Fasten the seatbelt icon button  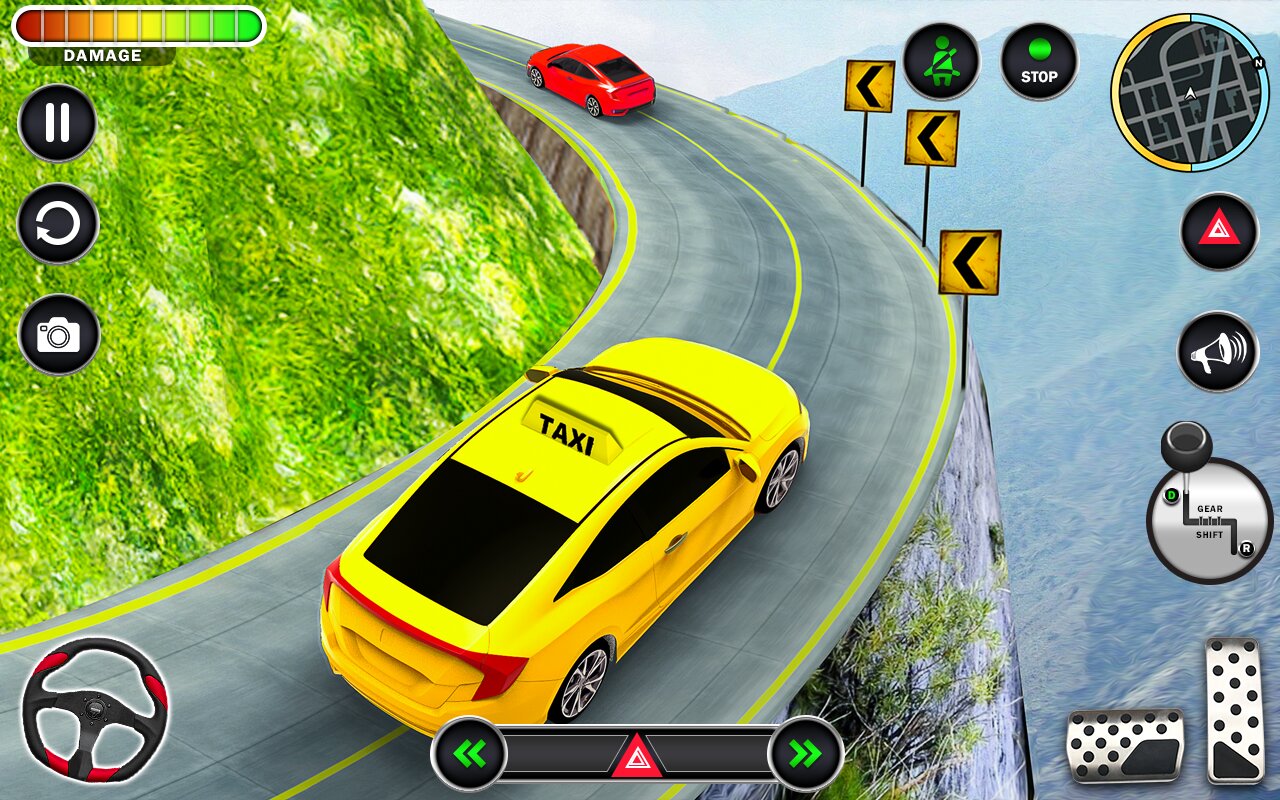tap(941, 62)
